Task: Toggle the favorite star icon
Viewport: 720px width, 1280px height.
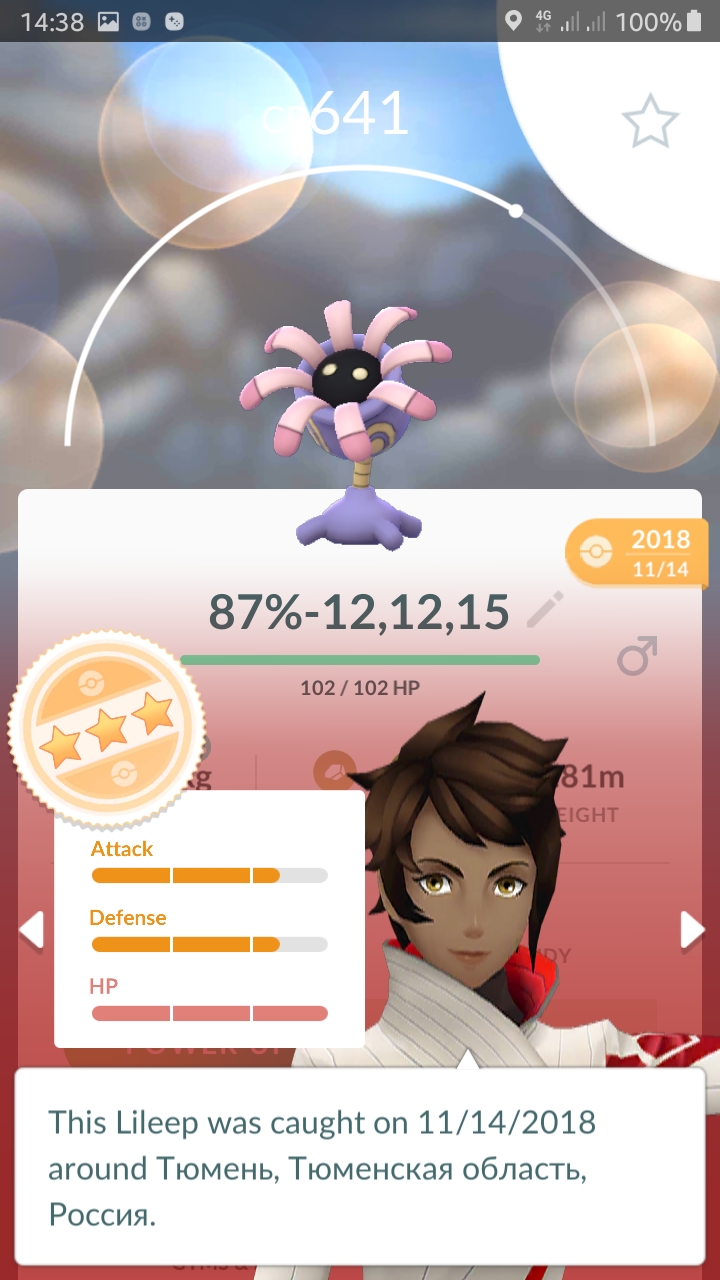Action: coord(650,121)
